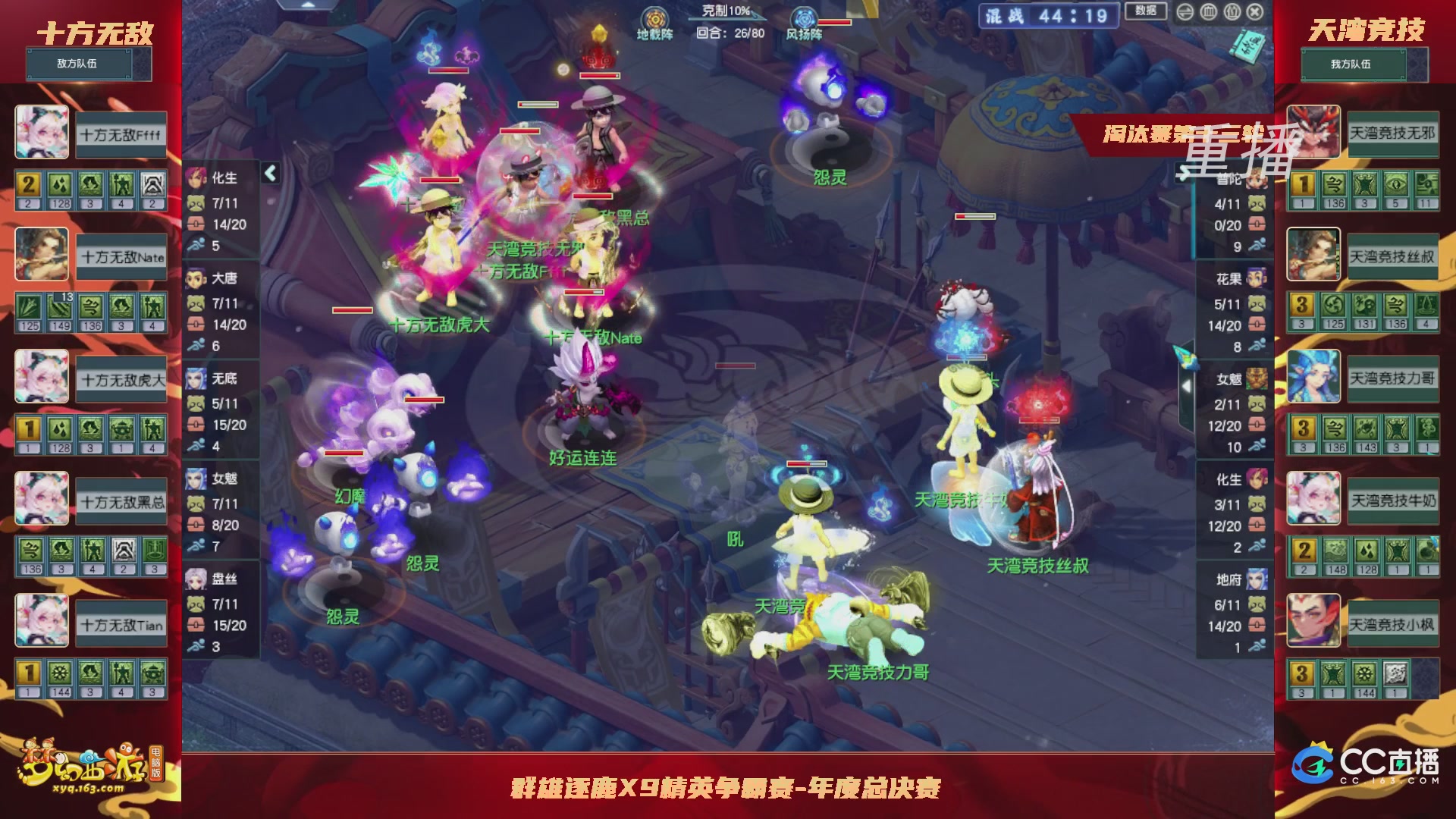This screenshot has width=1456, height=819.
Task: Click the scroll item icon below the top-right toolbar
Action: point(1247,47)
